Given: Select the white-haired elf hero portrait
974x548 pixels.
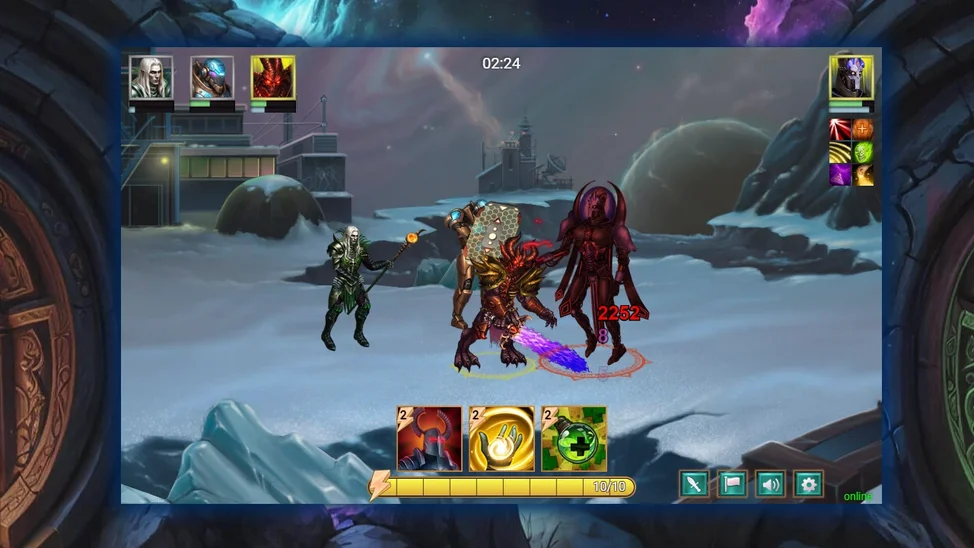Looking at the screenshot, I should point(151,77).
